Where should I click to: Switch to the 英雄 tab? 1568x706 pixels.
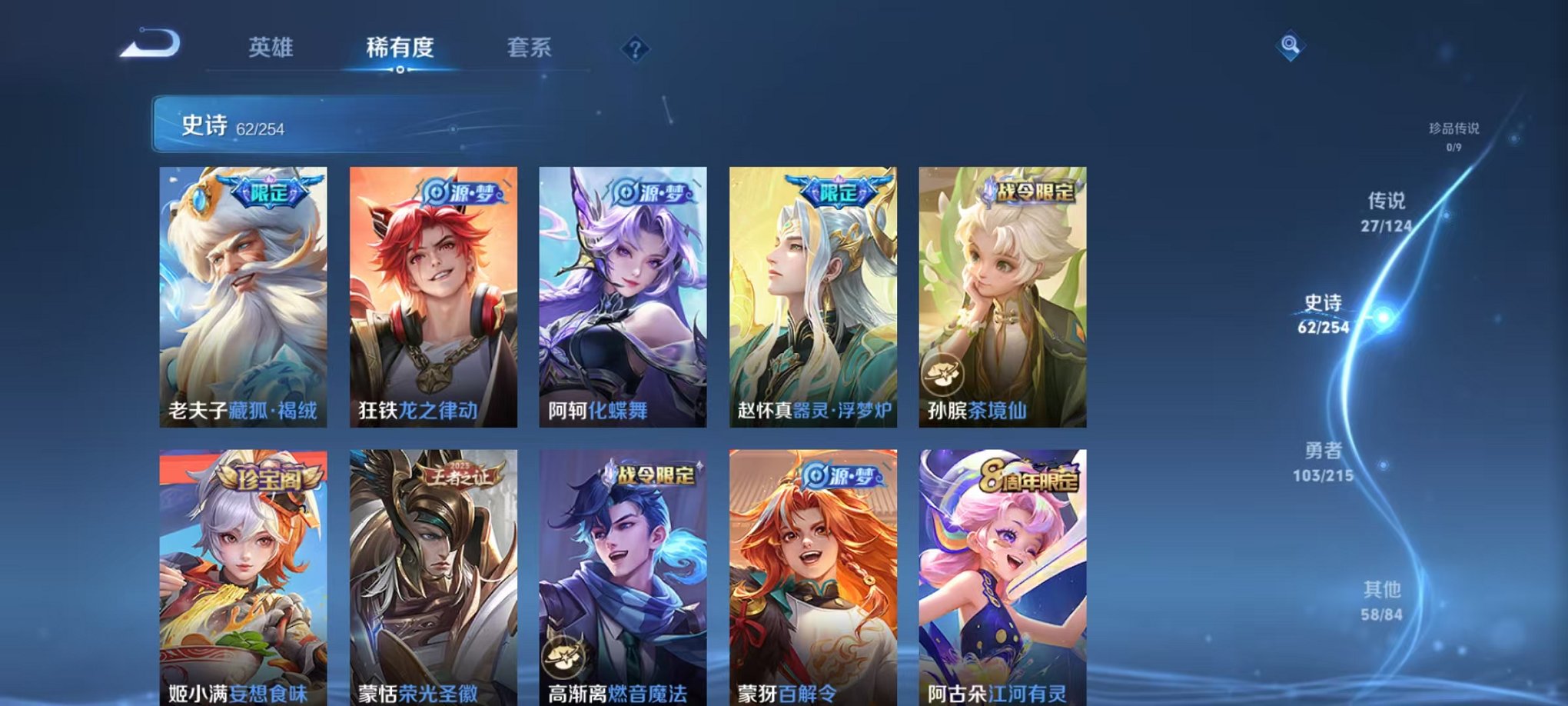[269, 46]
